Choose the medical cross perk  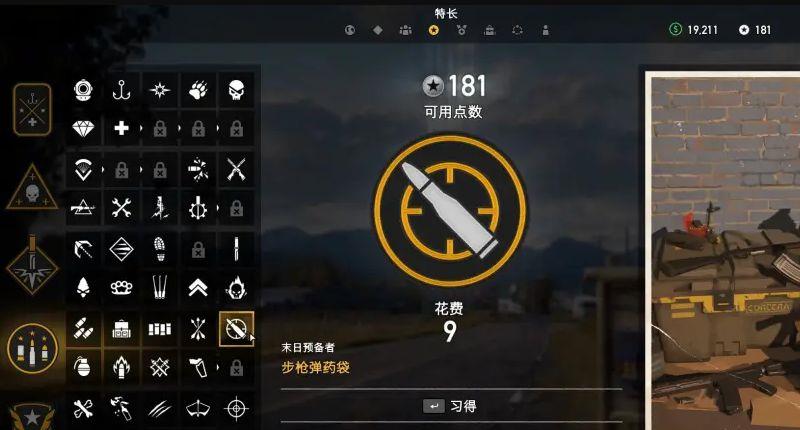[x=121, y=128]
